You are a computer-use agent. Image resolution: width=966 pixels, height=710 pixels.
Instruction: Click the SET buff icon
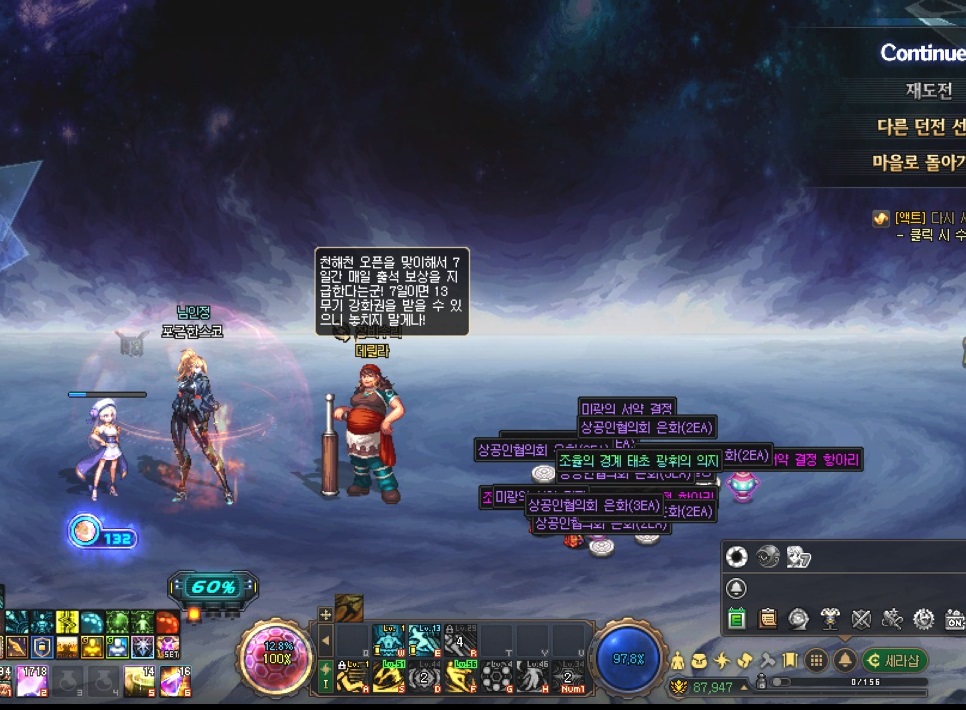click(x=168, y=647)
